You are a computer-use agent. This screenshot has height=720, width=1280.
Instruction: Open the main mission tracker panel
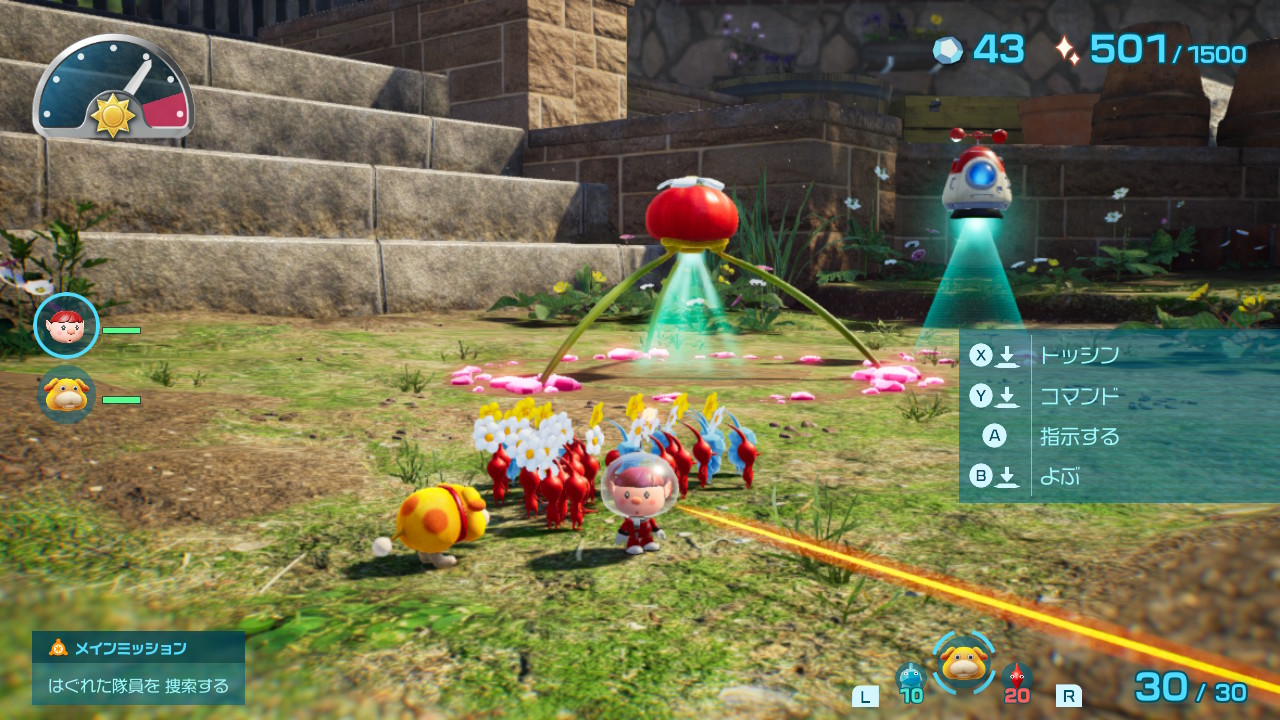coord(138,667)
